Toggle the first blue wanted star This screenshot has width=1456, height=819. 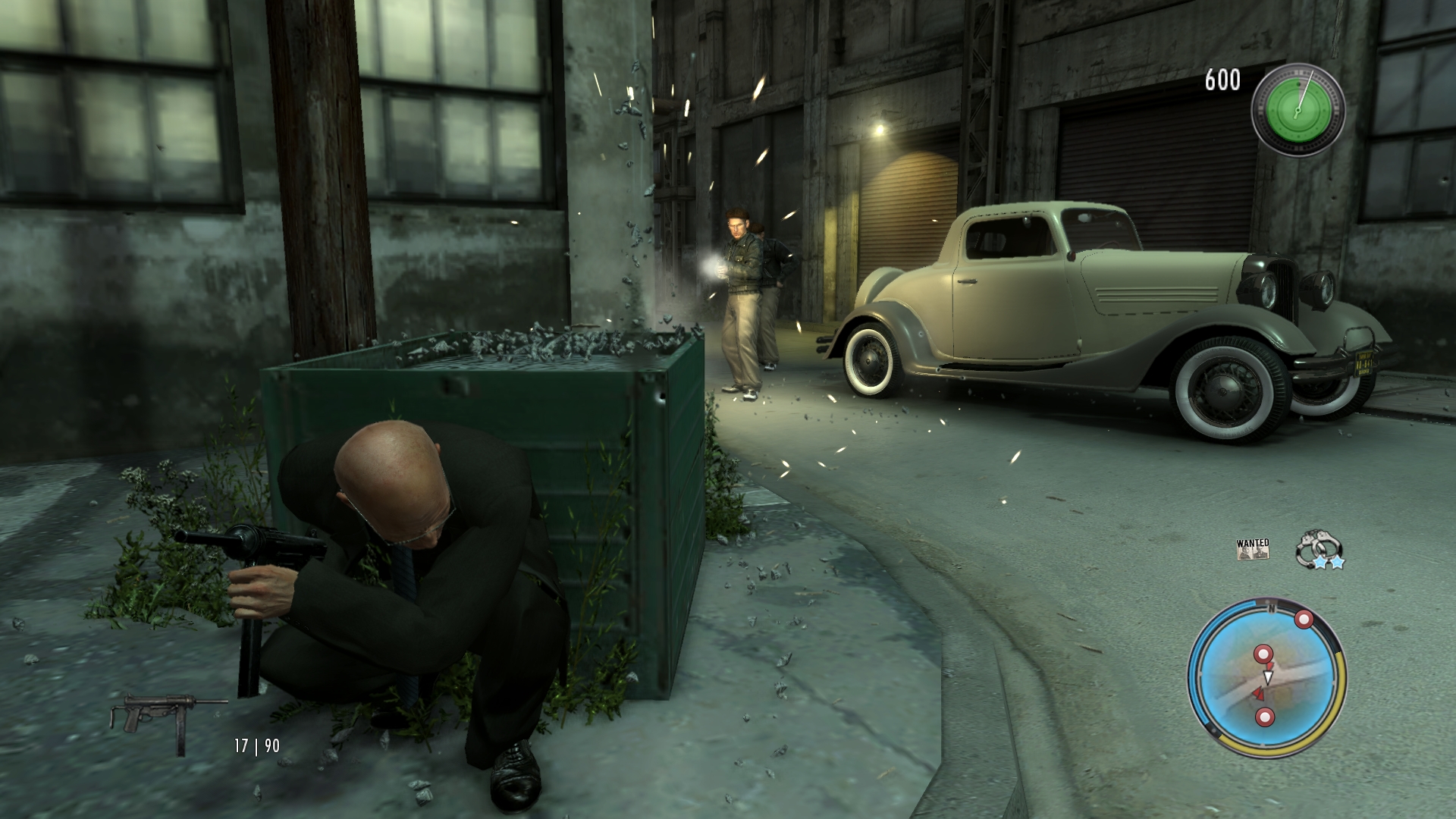[1320, 561]
